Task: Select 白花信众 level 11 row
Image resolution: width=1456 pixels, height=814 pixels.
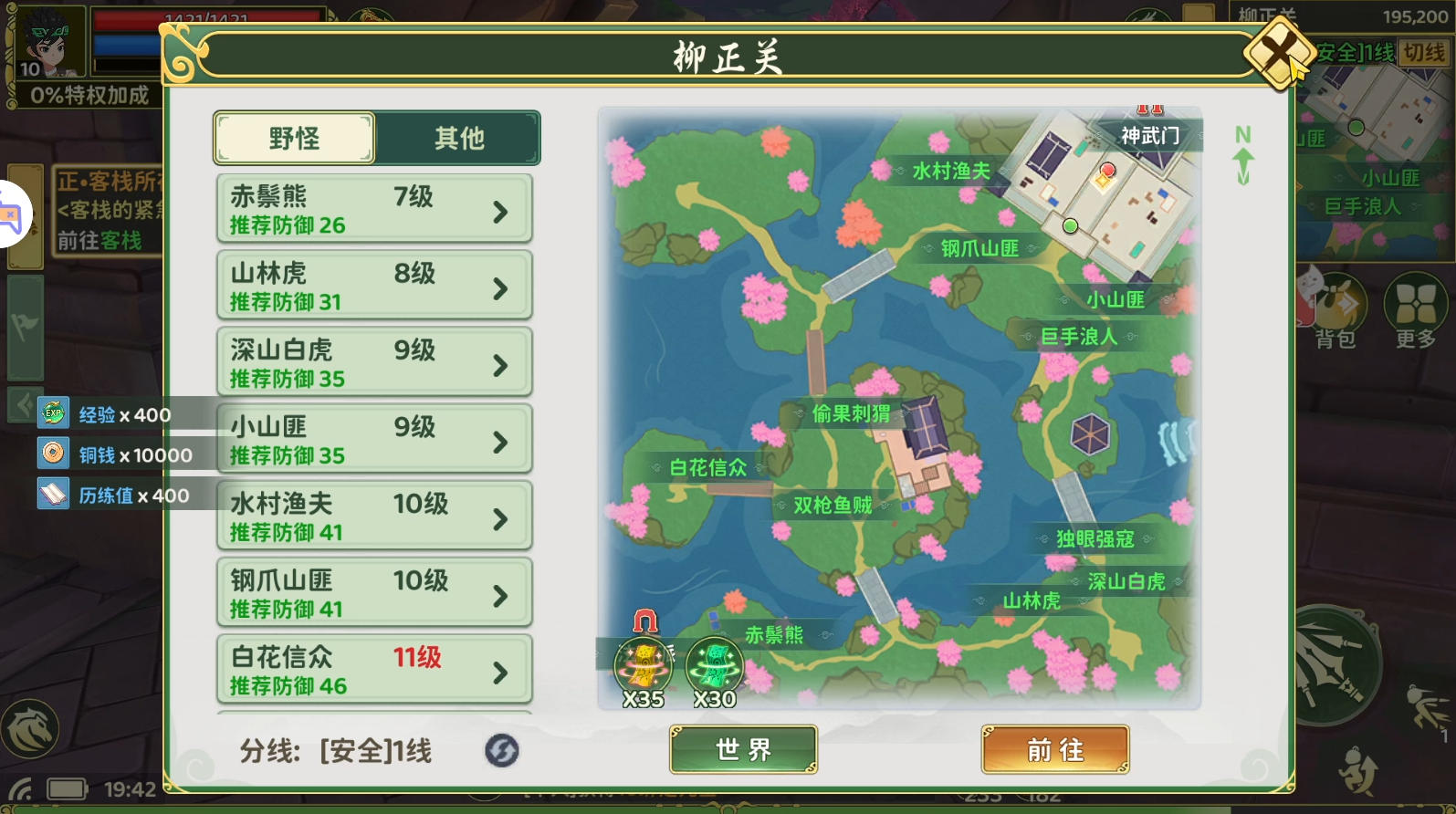Action: (374, 670)
